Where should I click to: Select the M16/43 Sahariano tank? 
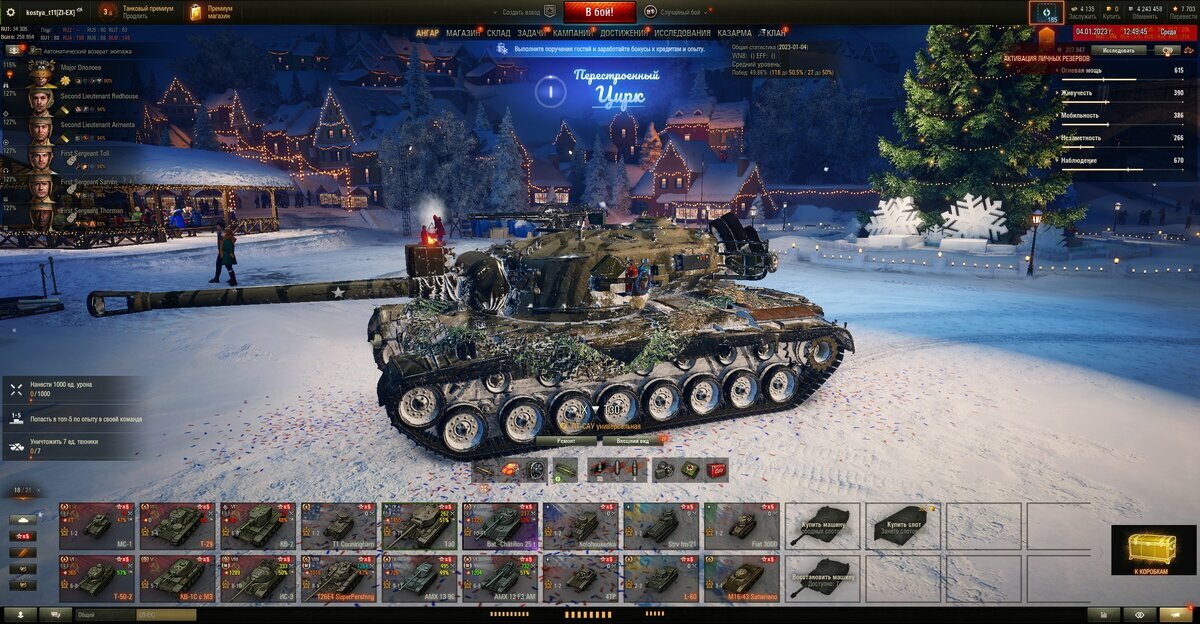tap(741, 578)
